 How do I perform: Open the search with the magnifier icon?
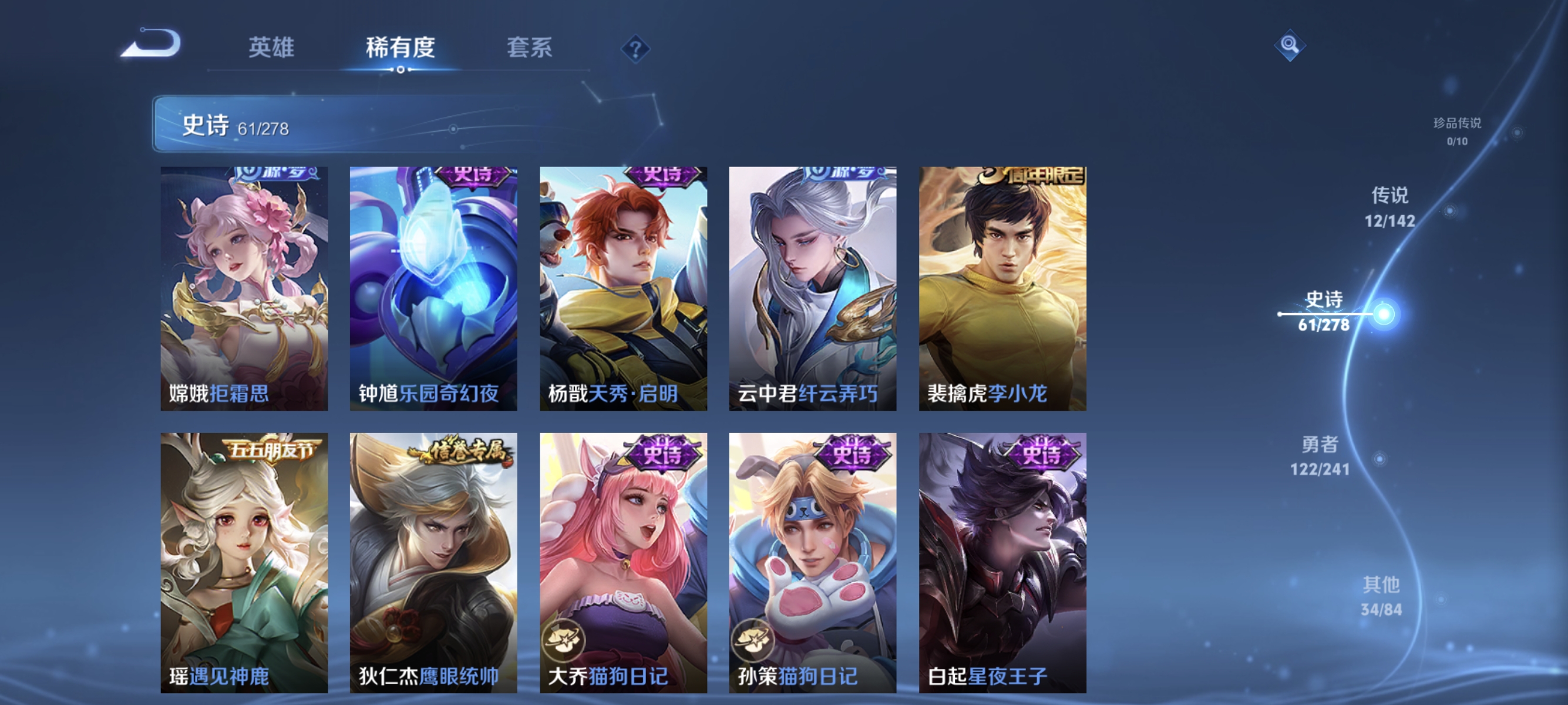point(1290,47)
